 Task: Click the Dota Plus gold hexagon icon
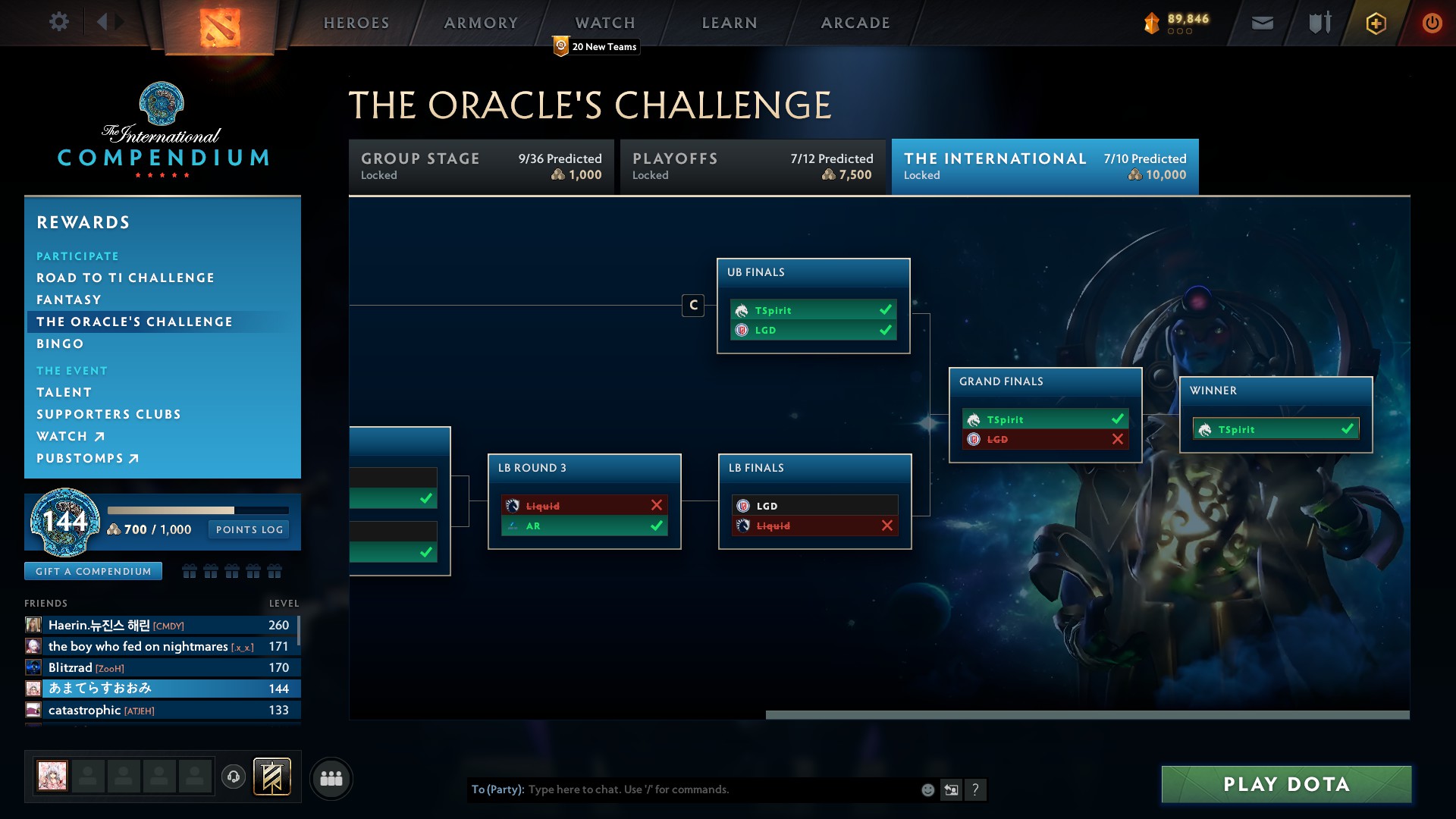1376,23
